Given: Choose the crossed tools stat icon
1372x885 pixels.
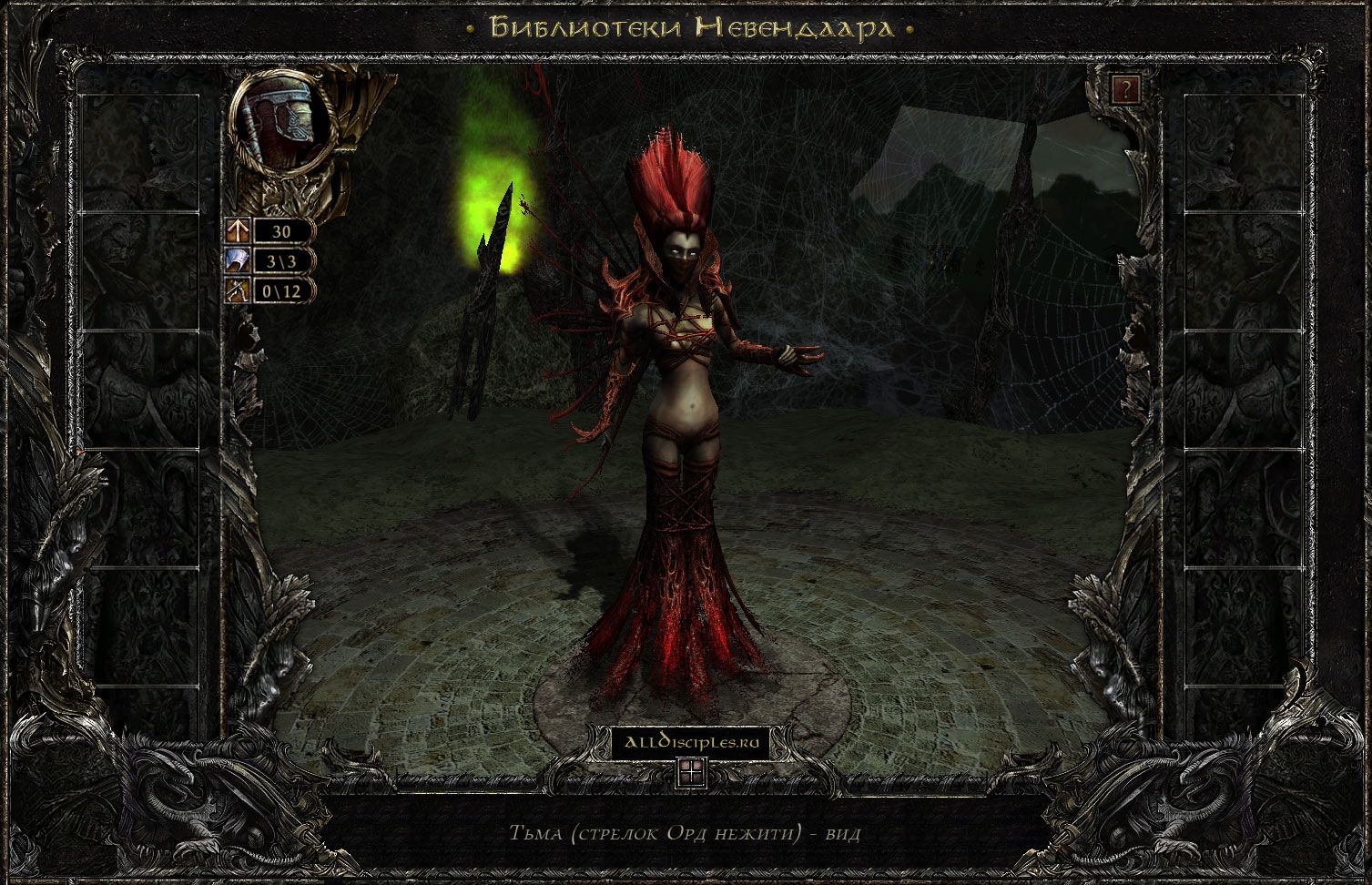Looking at the screenshot, I should click(x=238, y=291).
